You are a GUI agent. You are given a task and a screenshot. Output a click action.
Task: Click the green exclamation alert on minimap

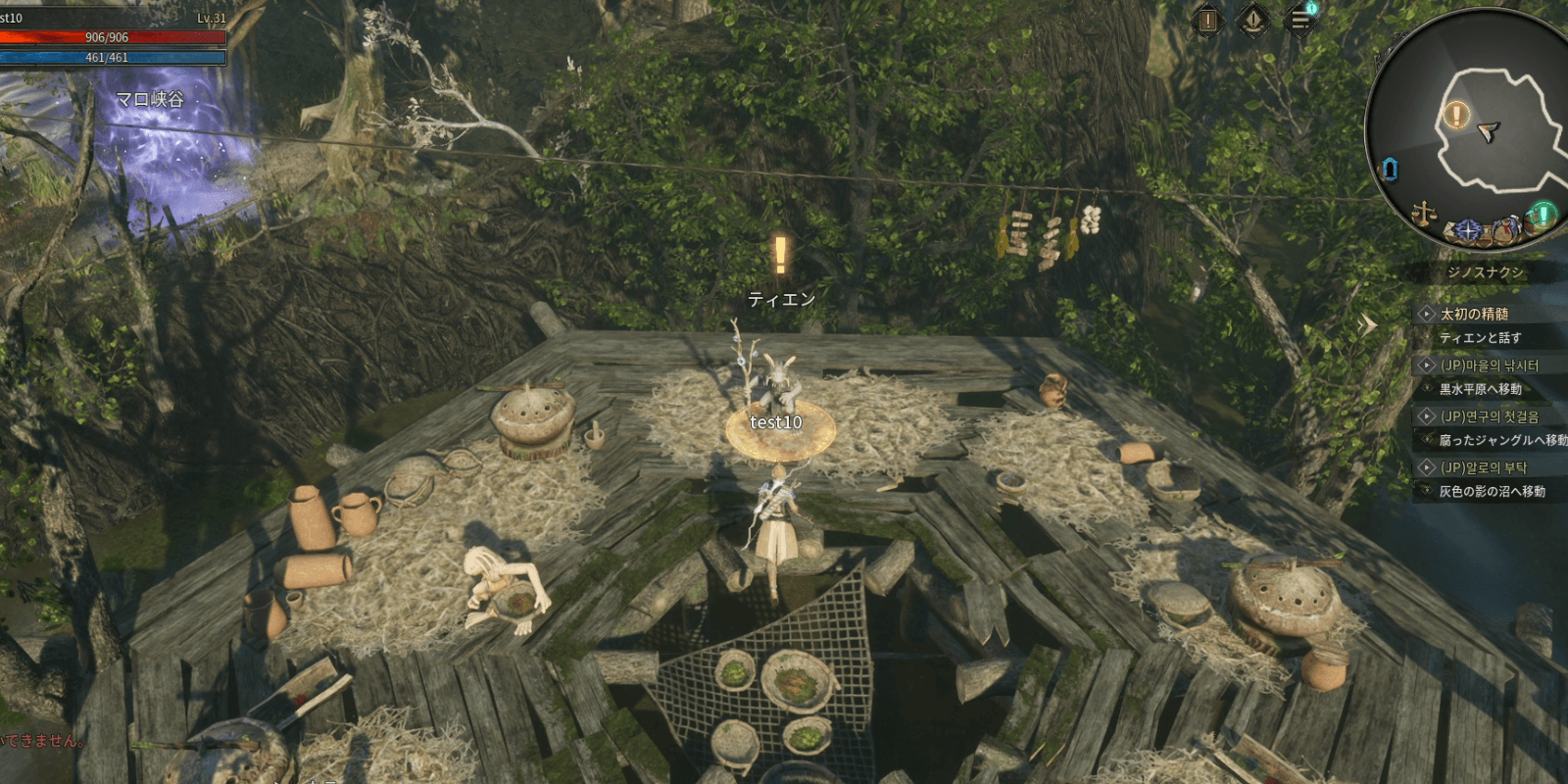click(x=1543, y=214)
